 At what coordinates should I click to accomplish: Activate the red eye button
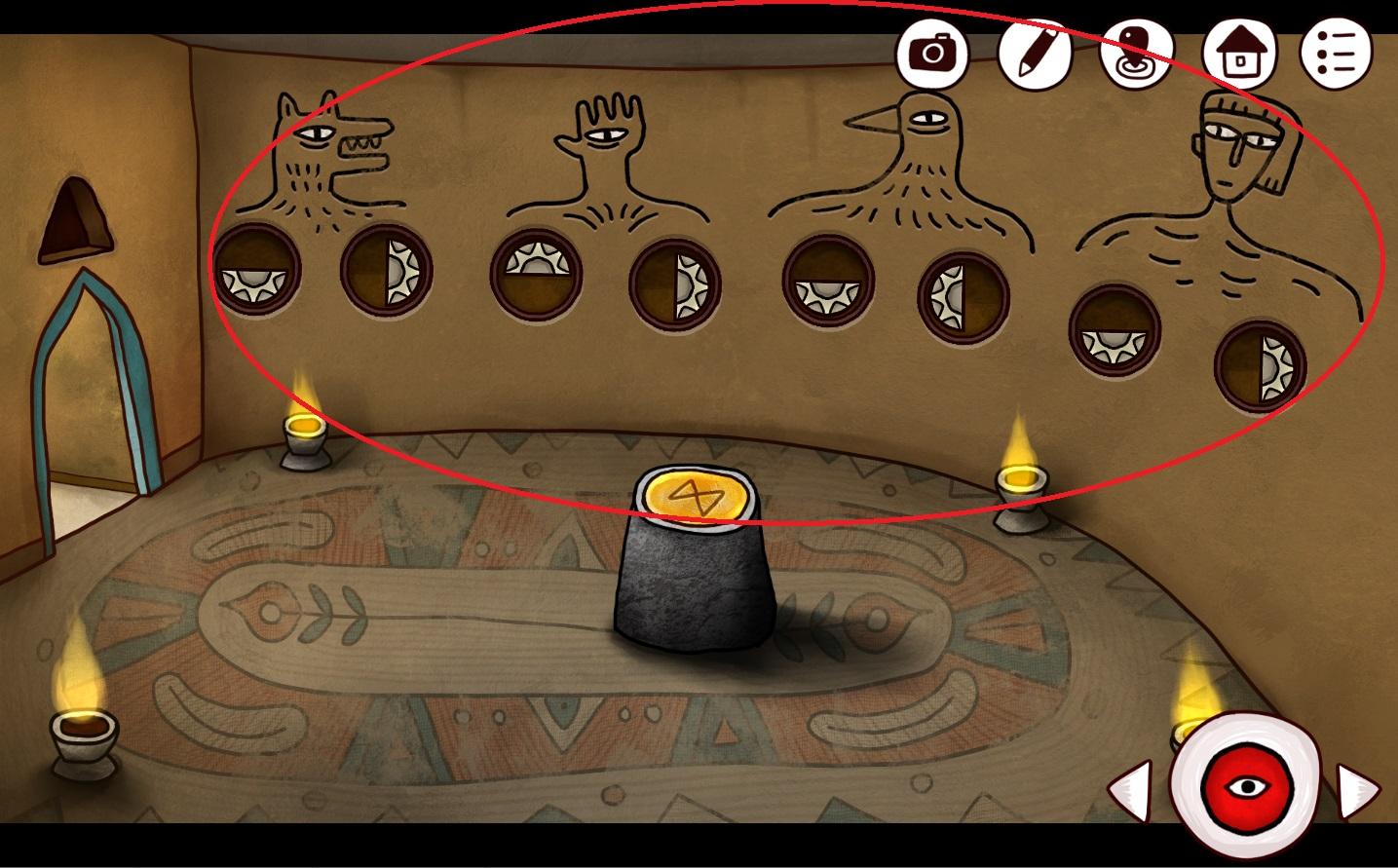click(x=1245, y=785)
